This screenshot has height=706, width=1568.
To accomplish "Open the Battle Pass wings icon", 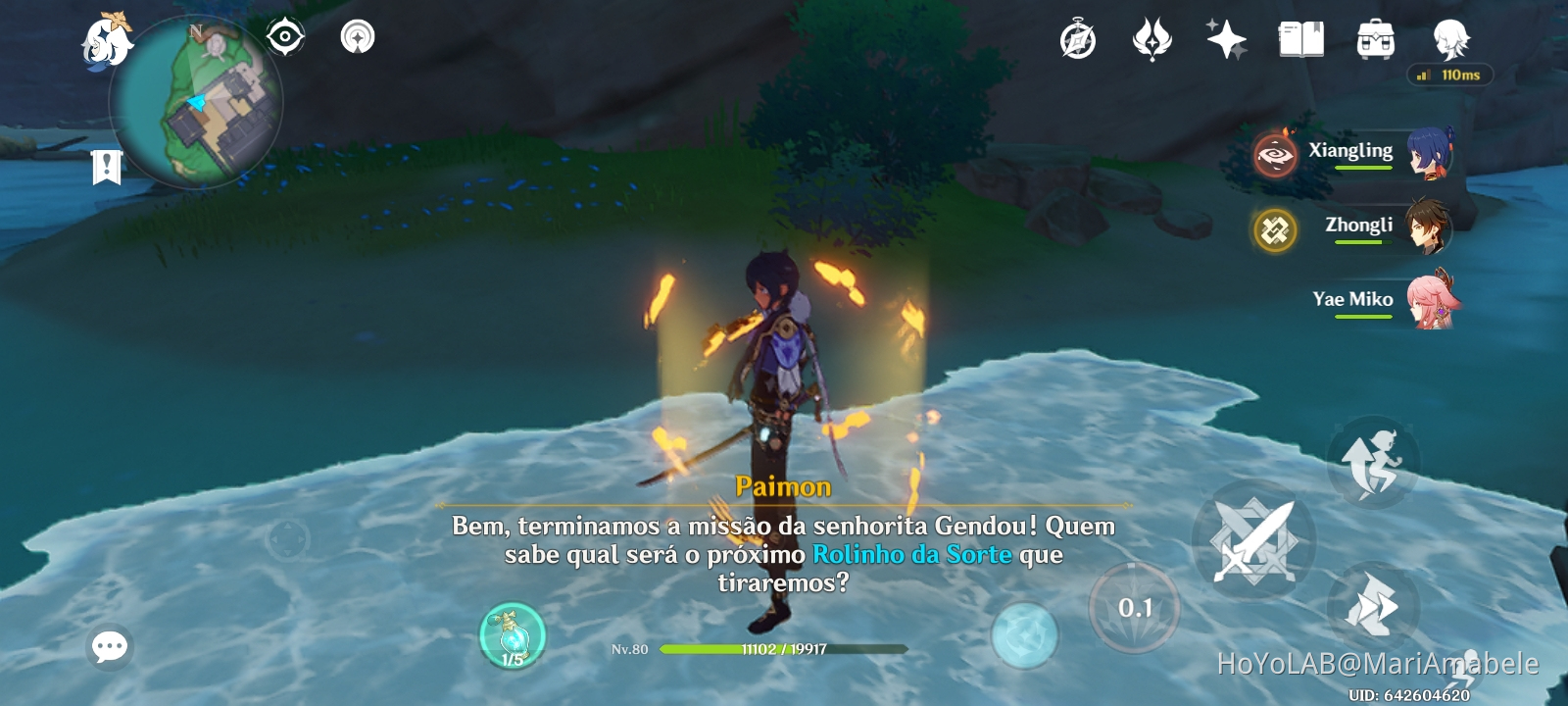I will (x=1152, y=39).
